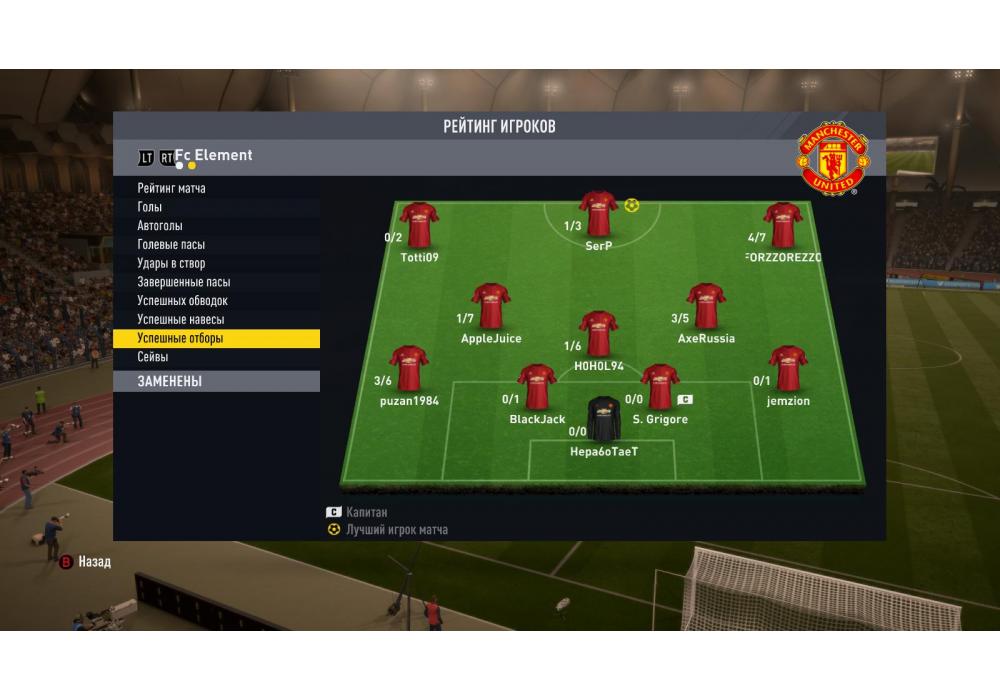Choose player AxeRussia on the pitch
Viewport: 1000px width, 700px height.
[706, 307]
